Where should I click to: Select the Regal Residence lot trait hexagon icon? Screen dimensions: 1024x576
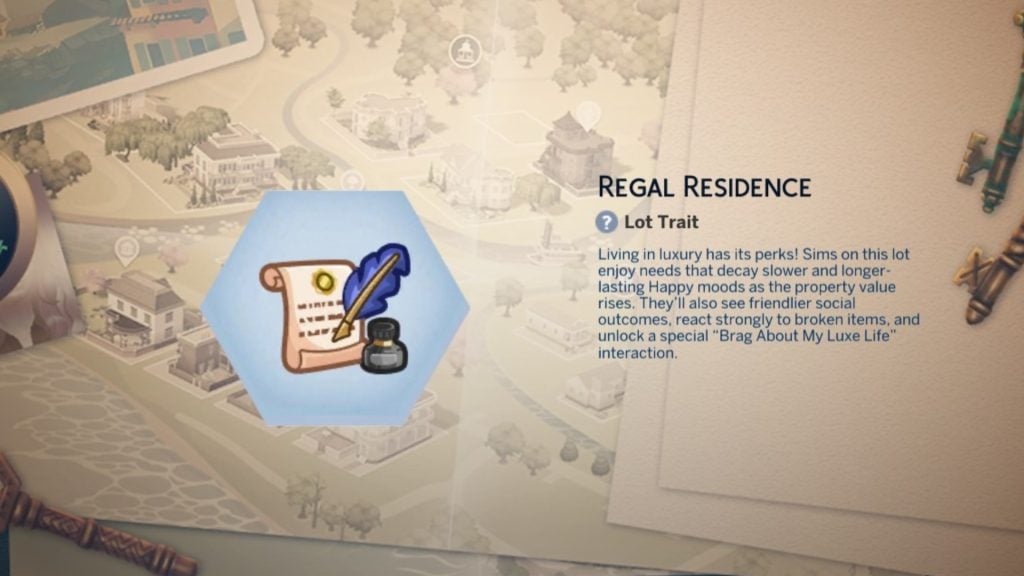click(x=335, y=308)
